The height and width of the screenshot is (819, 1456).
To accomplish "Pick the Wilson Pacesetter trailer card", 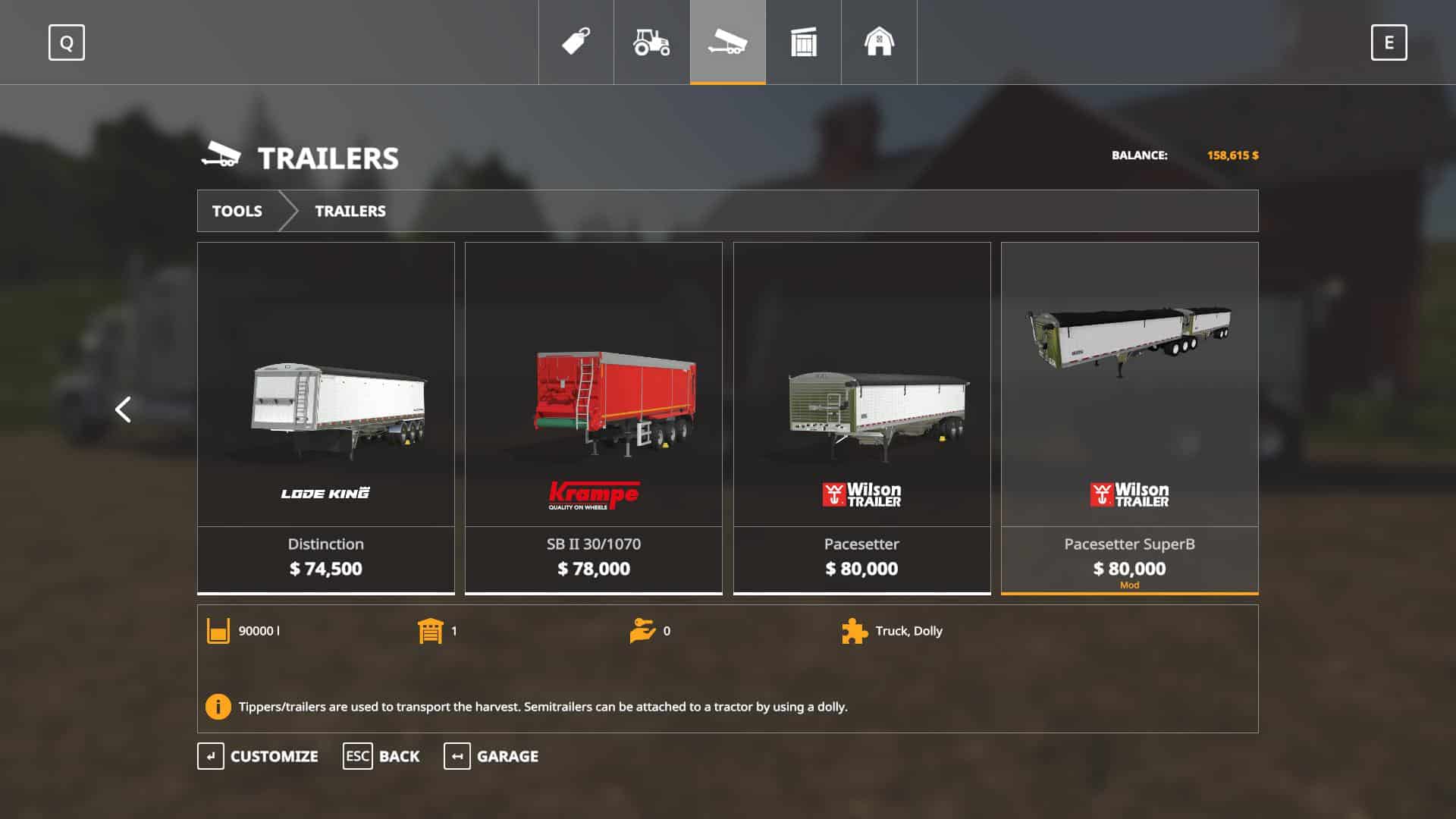I will (861, 417).
